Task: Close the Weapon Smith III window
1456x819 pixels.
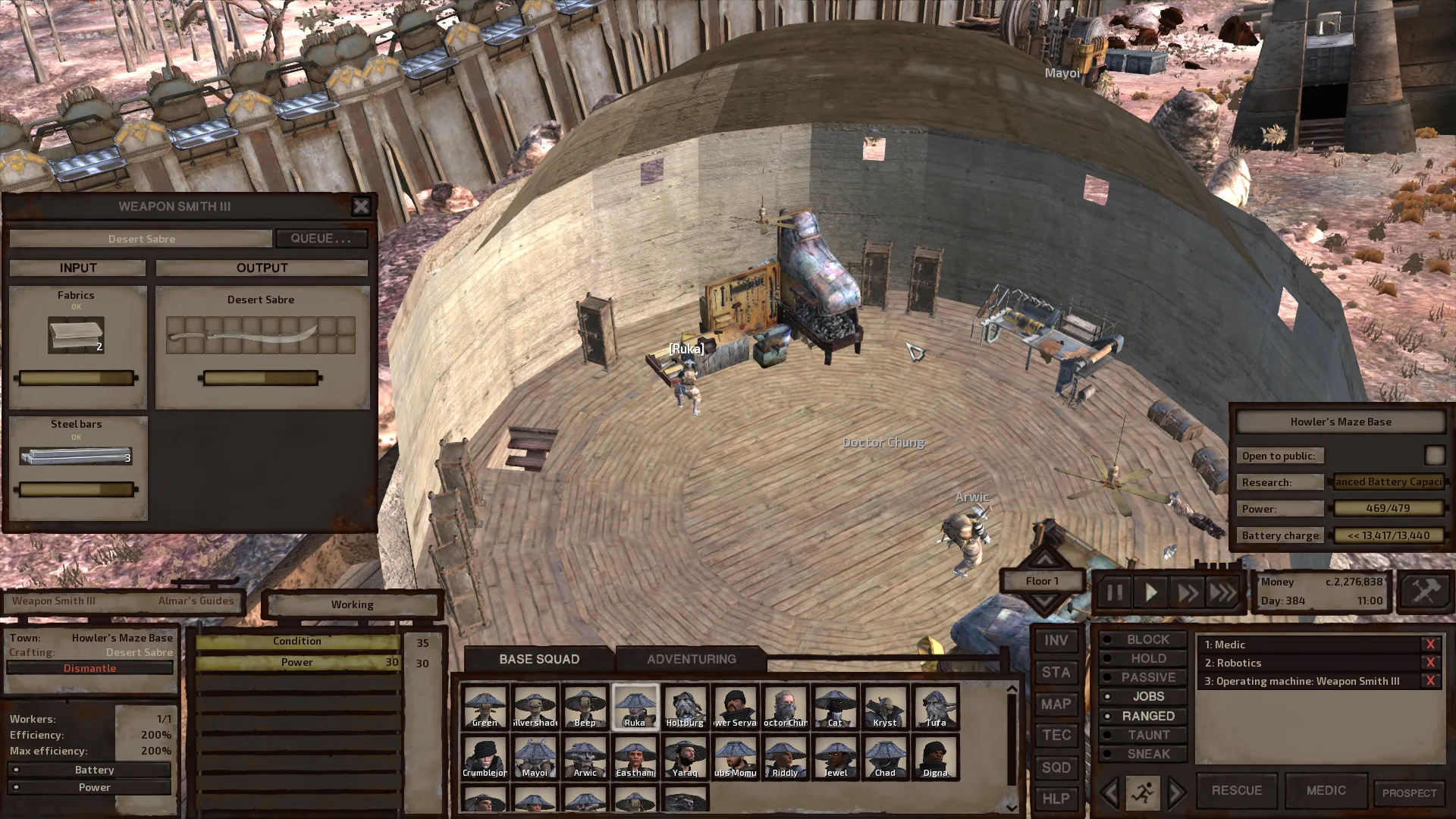Action: (x=361, y=206)
